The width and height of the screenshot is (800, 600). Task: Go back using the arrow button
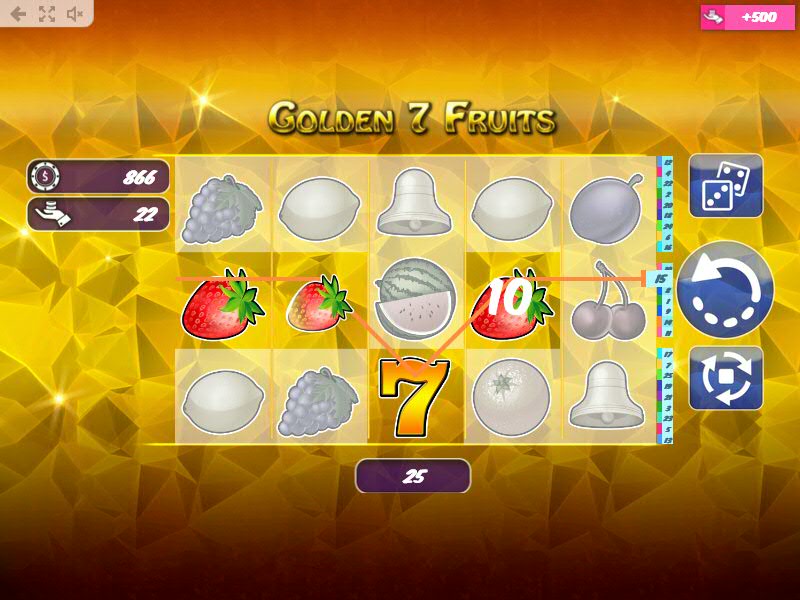click(18, 14)
